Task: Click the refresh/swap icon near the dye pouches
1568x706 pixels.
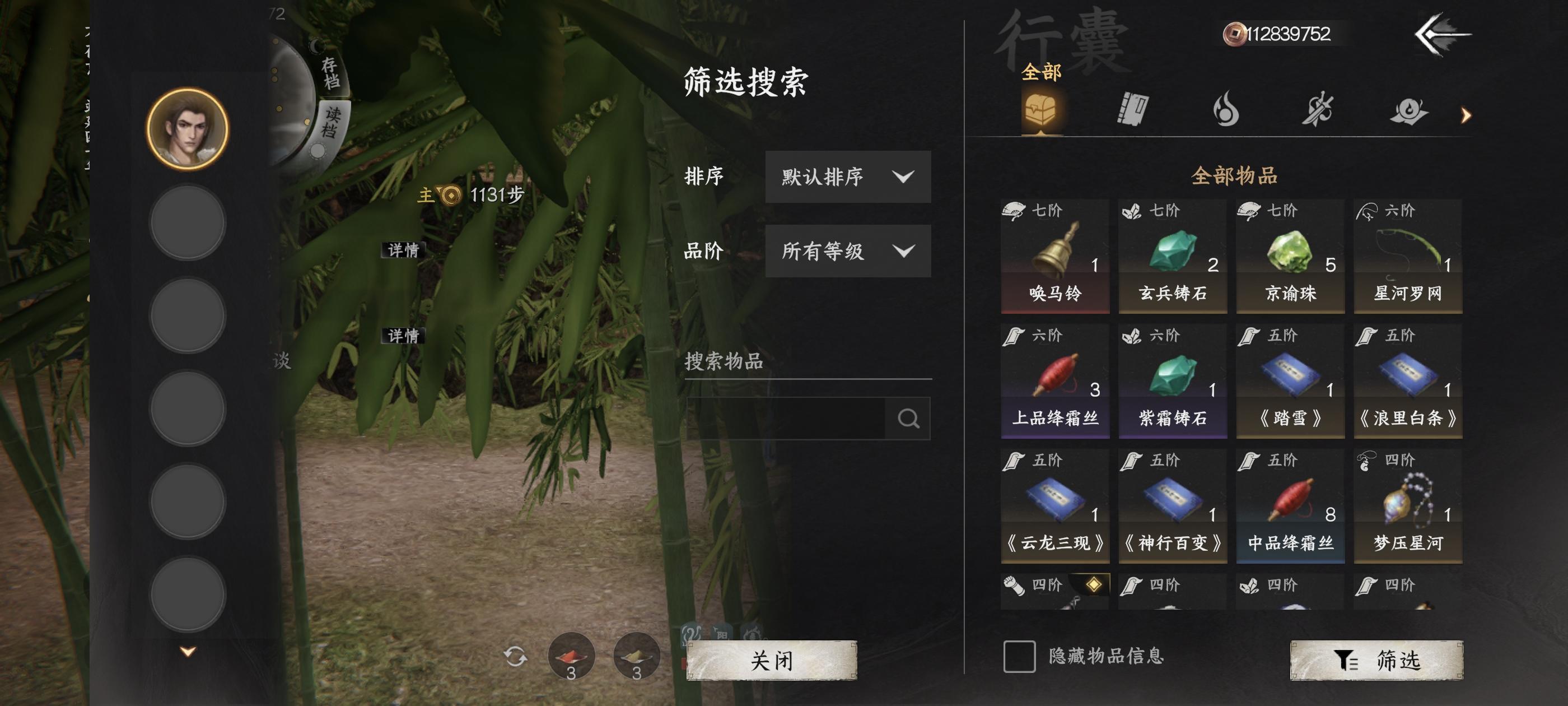Action: pyautogui.click(x=517, y=657)
